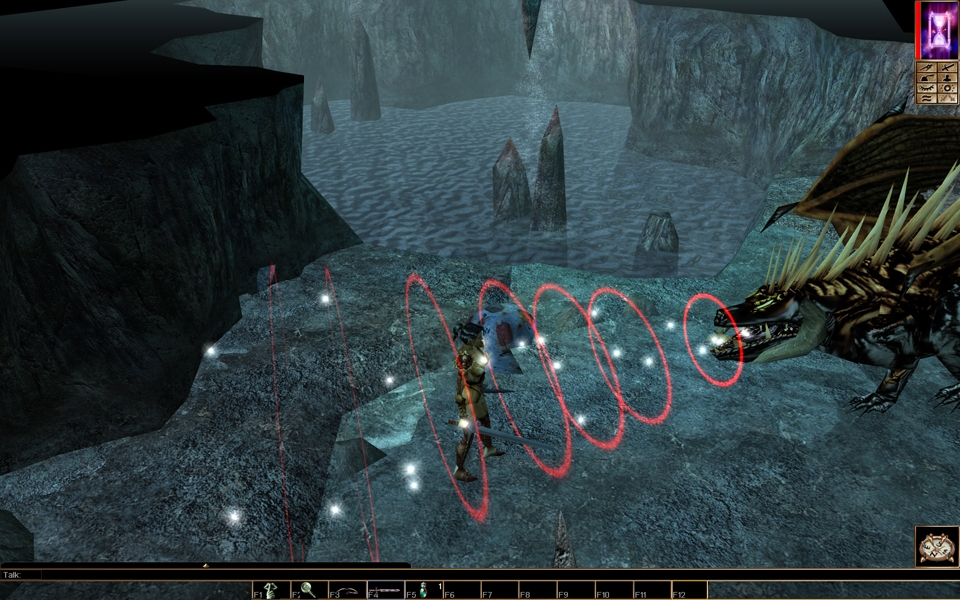This screenshot has width=960, height=600.
Task: Open the compass in the corner
Action: 937,546
